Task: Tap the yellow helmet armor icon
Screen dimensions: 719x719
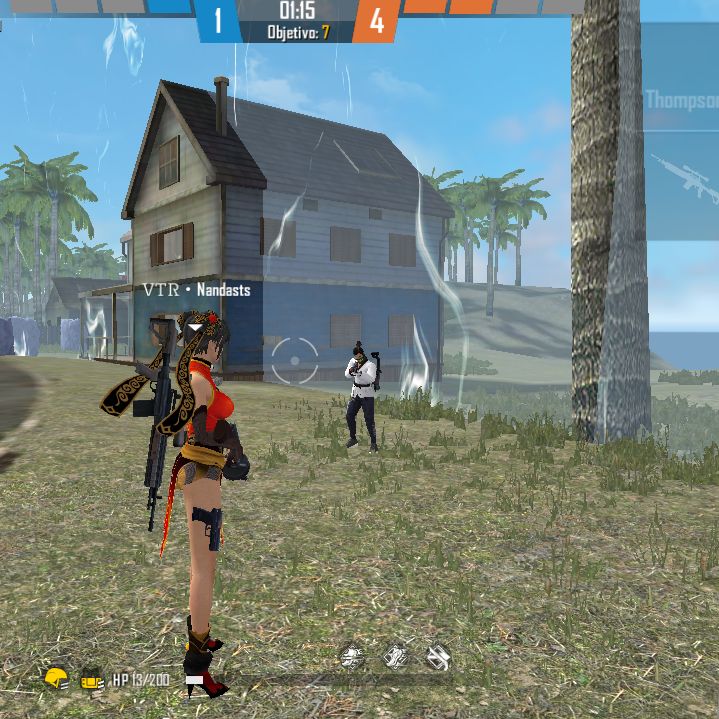Action: (56, 679)
